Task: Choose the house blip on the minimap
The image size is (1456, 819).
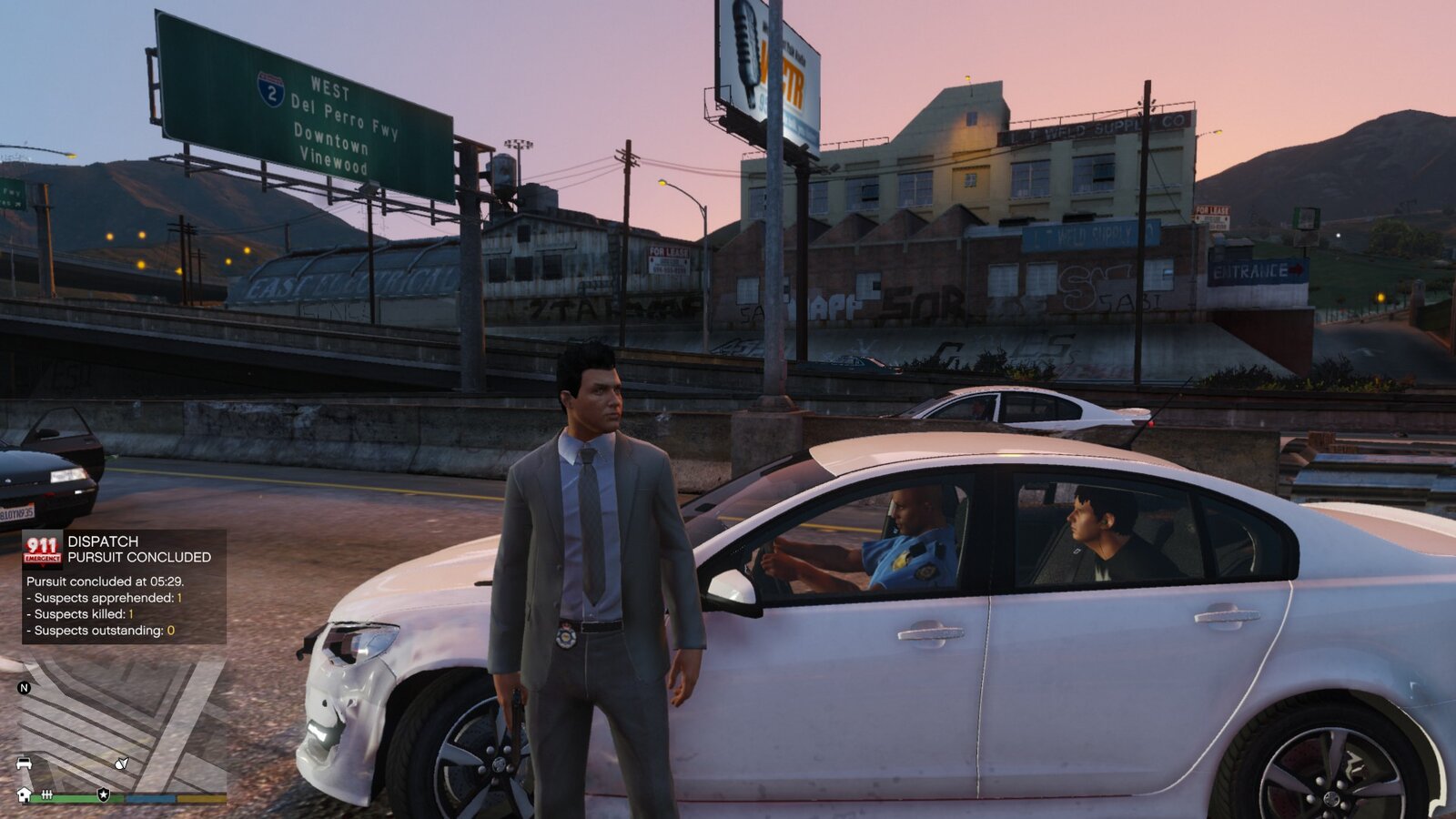Action: (25, 794)
